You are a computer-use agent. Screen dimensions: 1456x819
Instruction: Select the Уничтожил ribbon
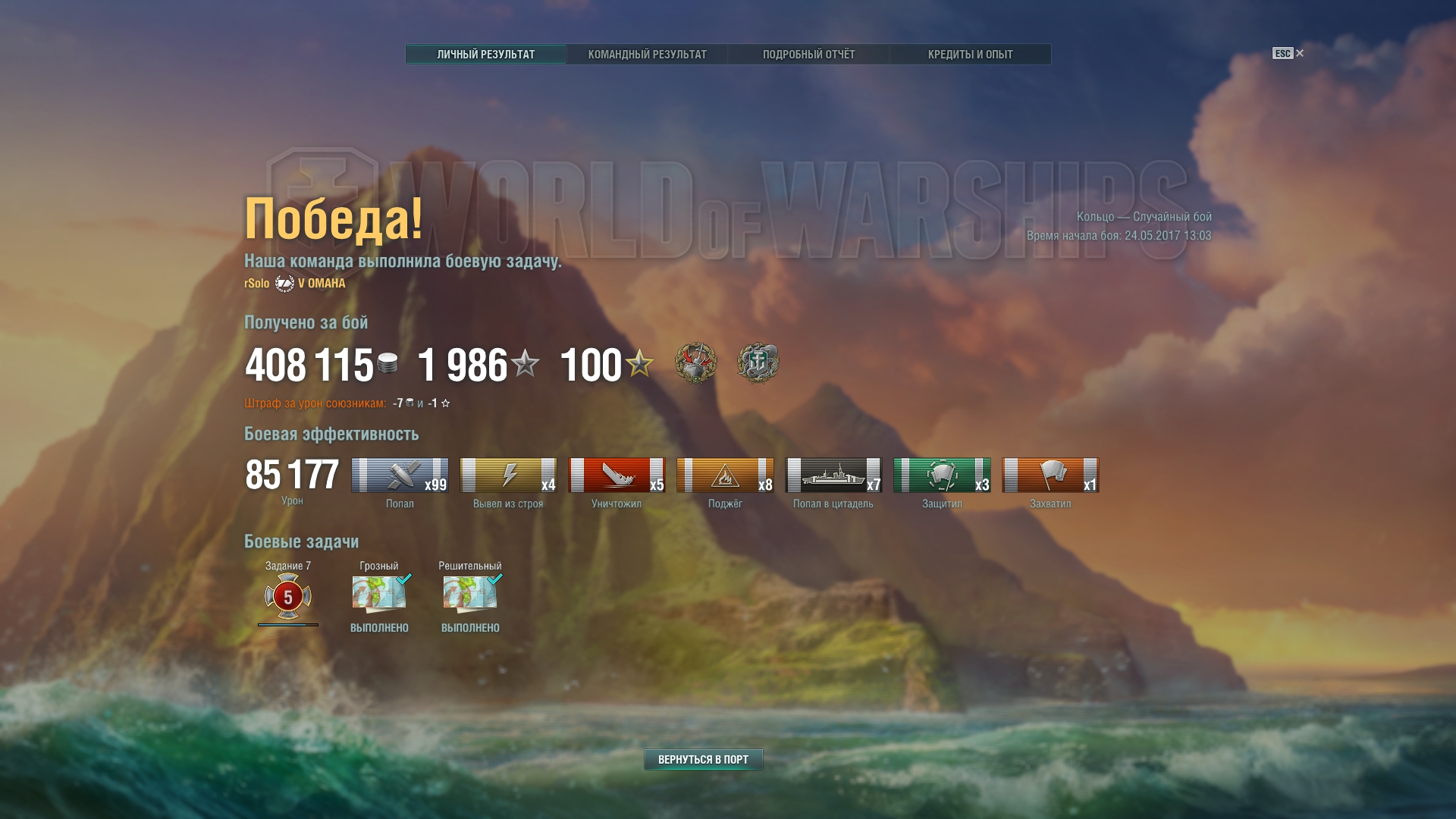click(617, 475)
